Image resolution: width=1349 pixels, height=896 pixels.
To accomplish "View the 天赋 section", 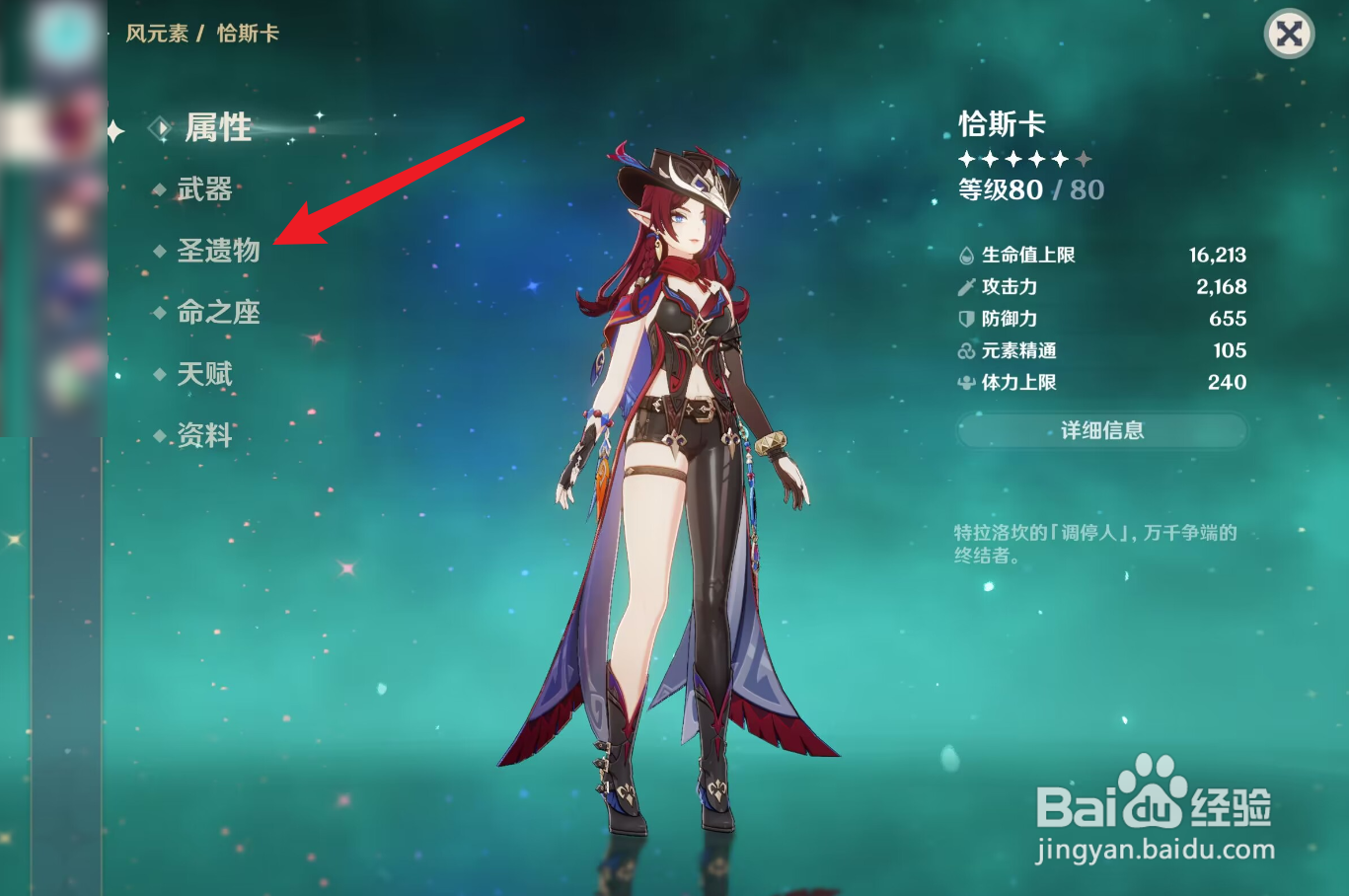I will click(x=204, y=374).
